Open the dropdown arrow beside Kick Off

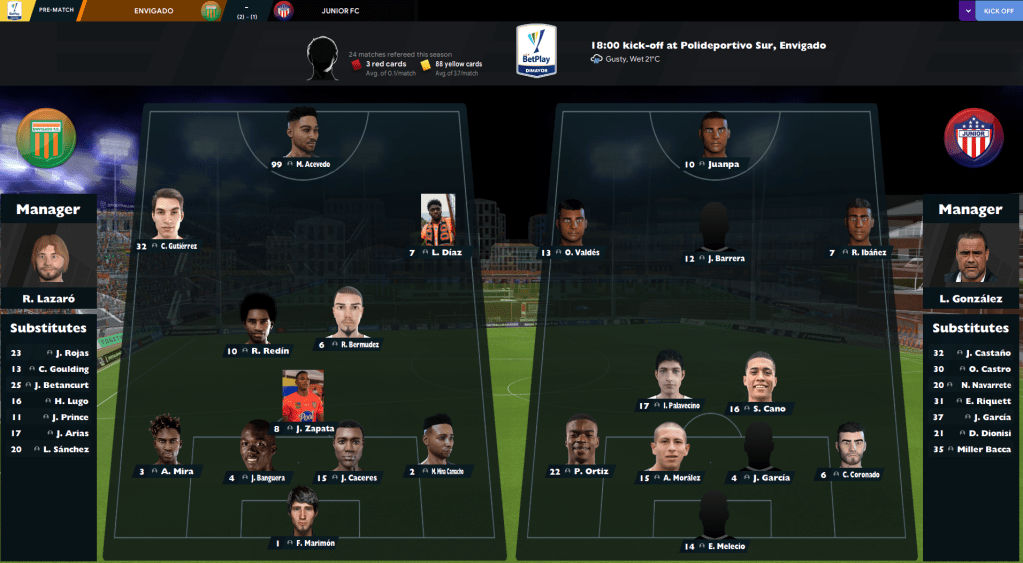966,11
